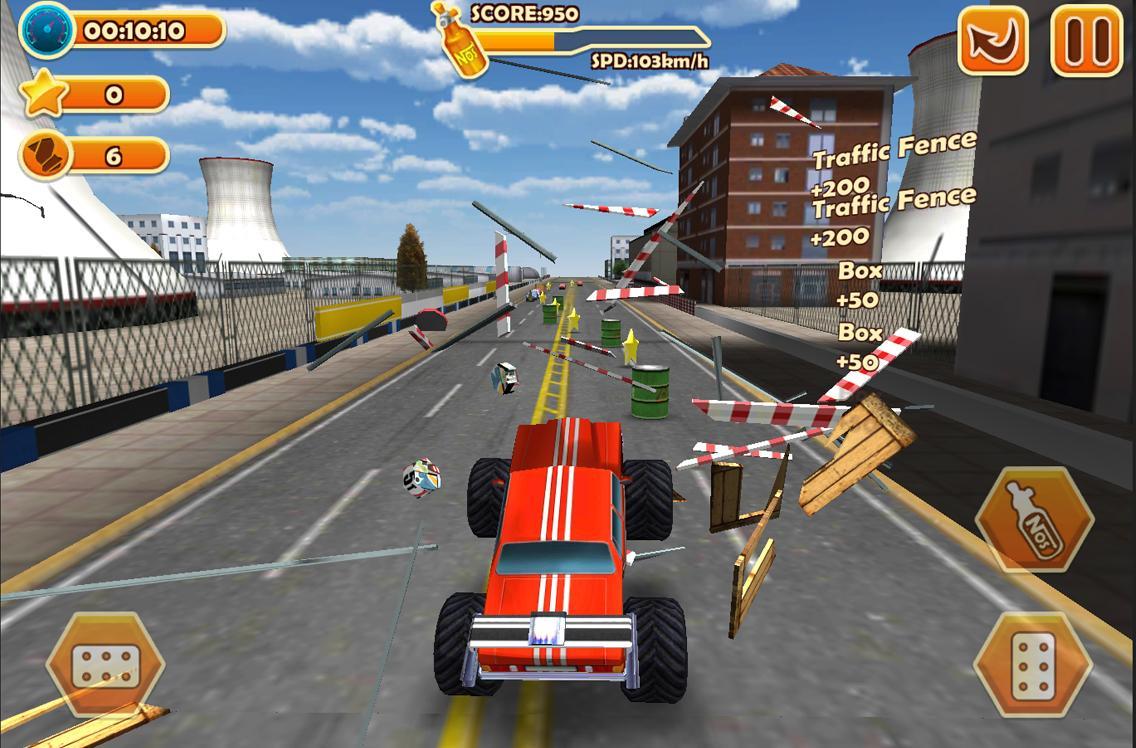This screenshot has height=748, width=1136.
Task: Tap the curved arrow reset button
Action: tap(992, 41)
